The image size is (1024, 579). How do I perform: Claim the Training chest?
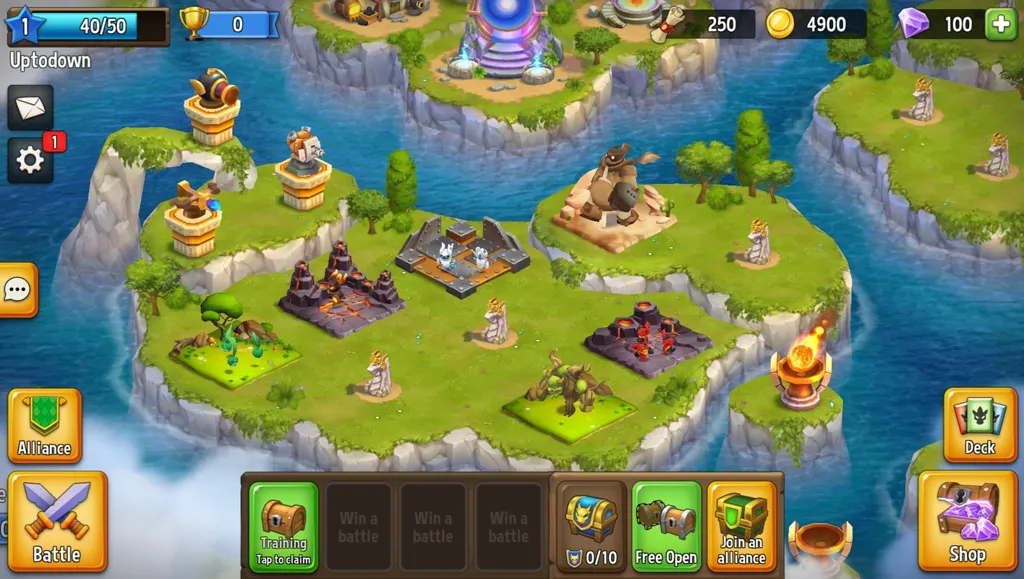283,527
